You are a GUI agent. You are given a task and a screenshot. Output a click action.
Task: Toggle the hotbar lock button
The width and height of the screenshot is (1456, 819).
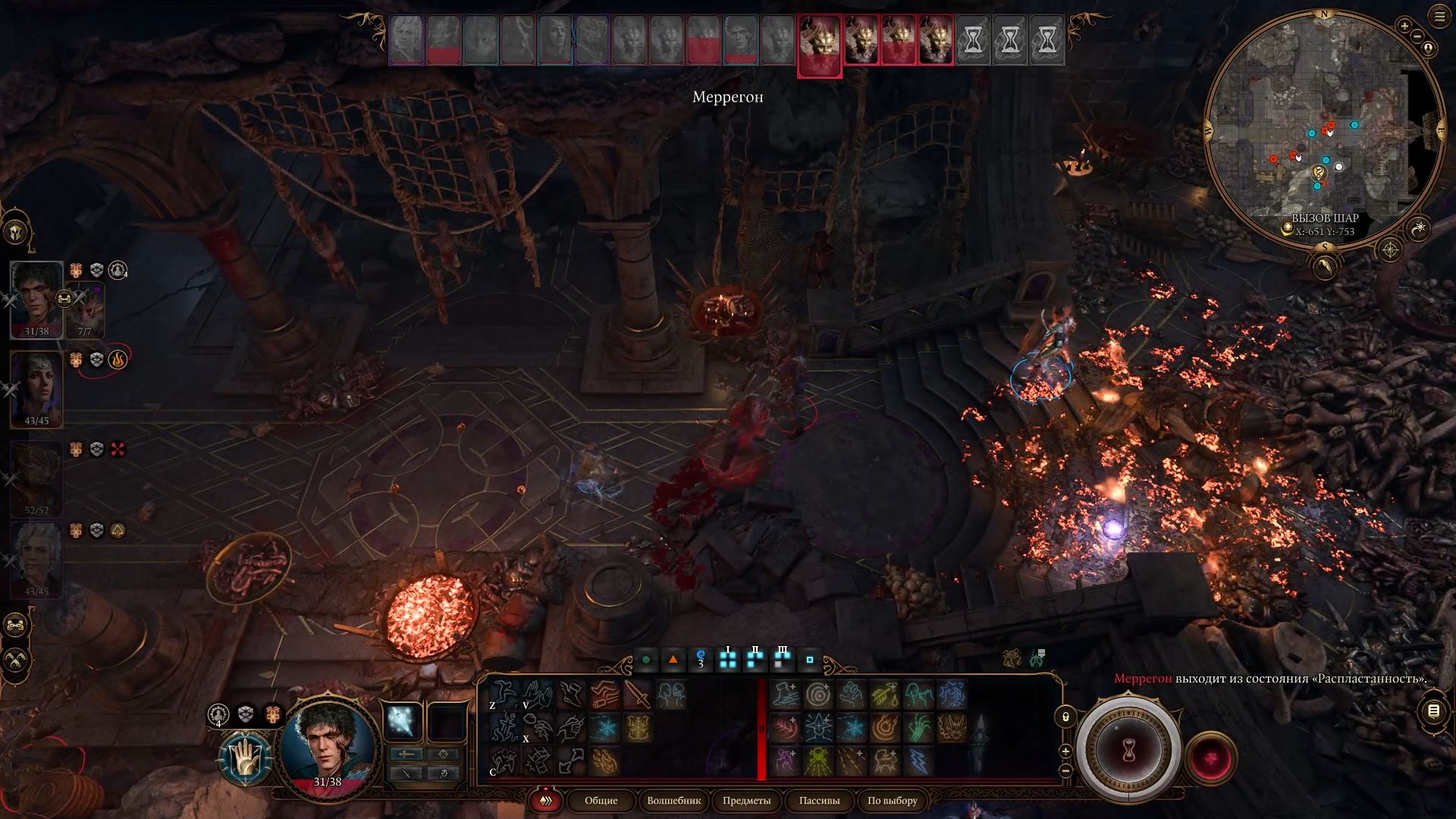1065,717
